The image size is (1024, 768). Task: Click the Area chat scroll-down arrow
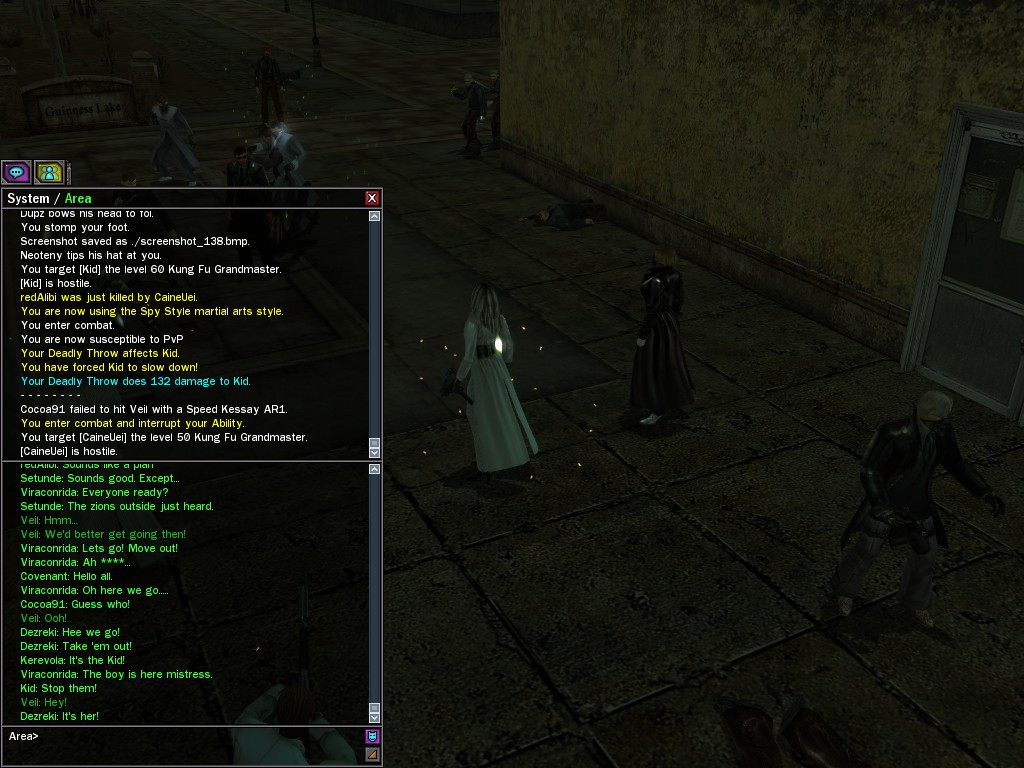click(x=374, y=717)
